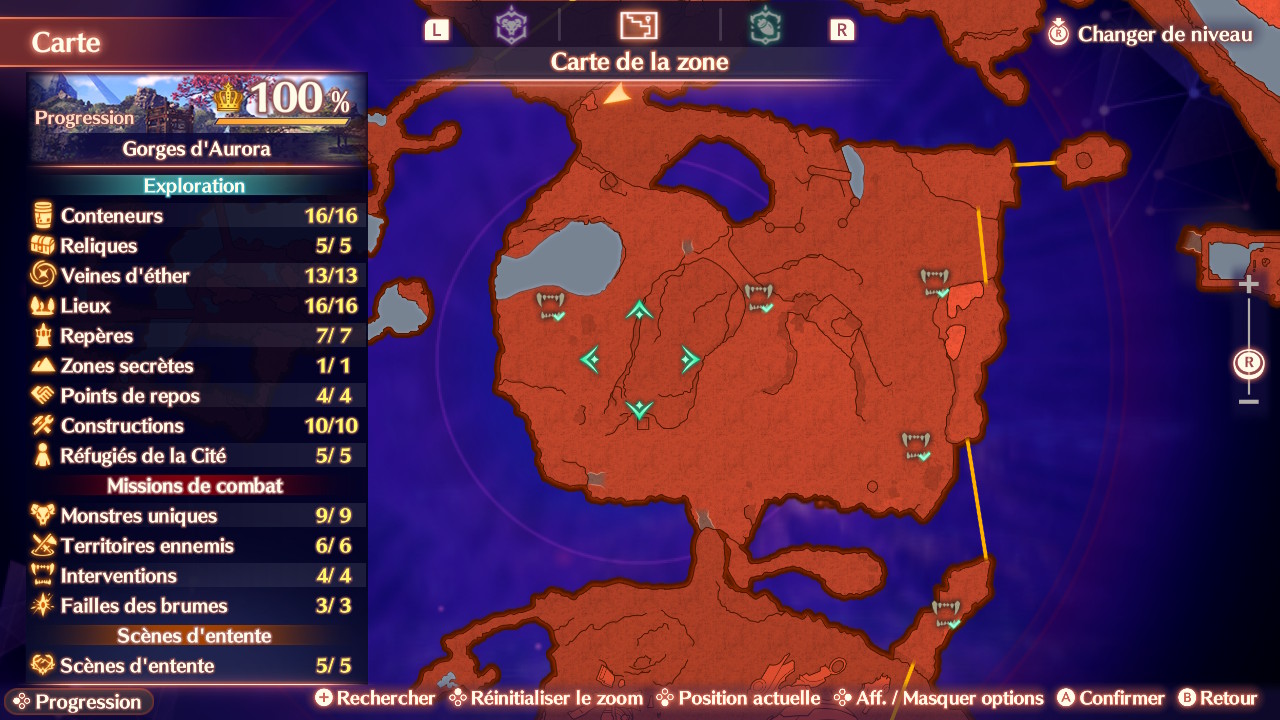Select the Repères entry
This screenshot has width=1280, height=720.
197,336
